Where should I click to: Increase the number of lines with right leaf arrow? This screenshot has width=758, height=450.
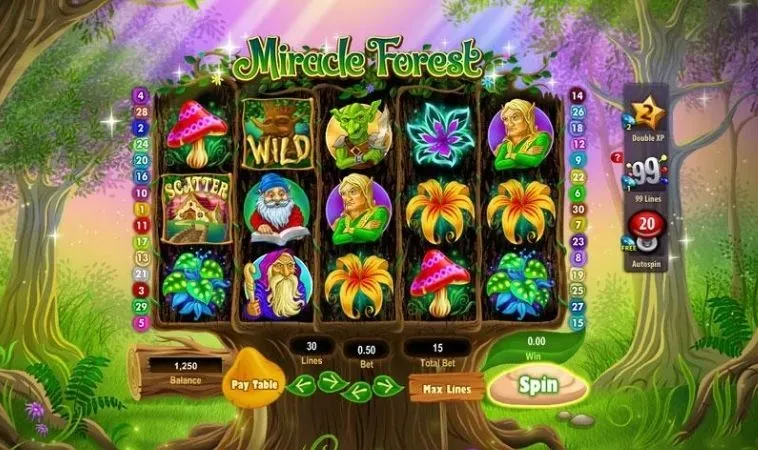332,381
